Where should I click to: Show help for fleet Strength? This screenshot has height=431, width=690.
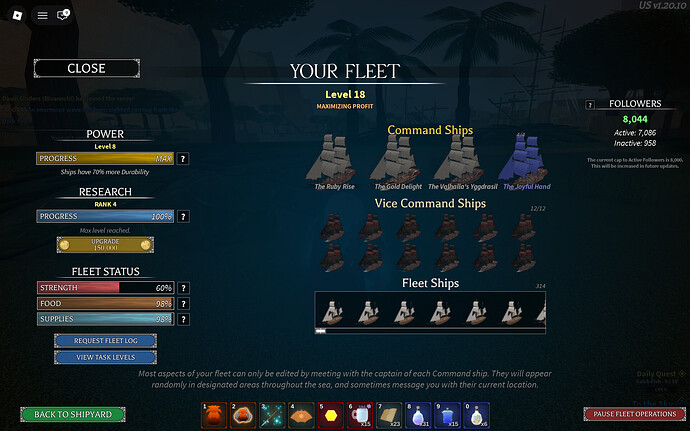(184, 288)
